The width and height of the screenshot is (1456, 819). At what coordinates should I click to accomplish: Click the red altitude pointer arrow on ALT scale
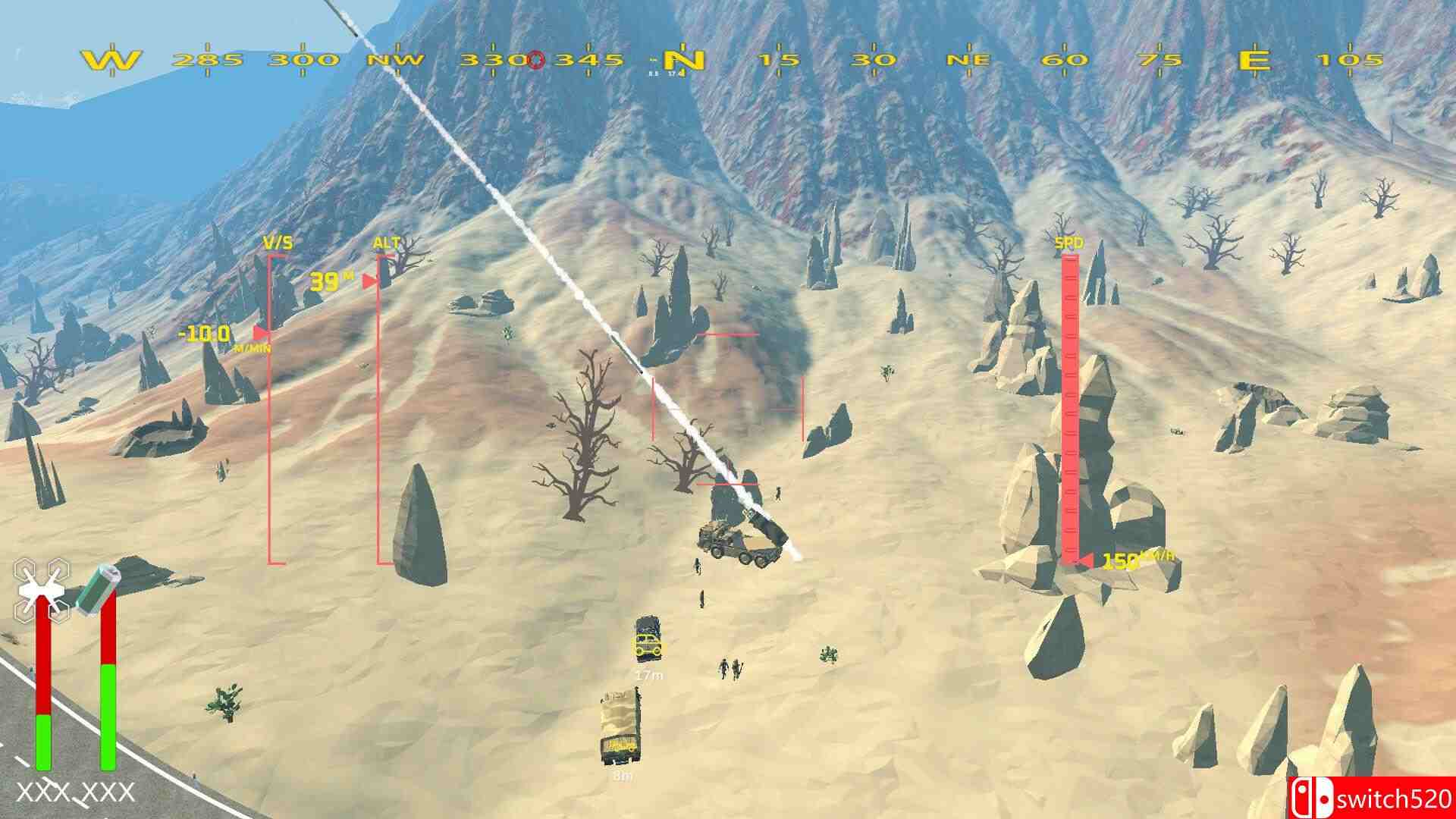pos(371,280)
